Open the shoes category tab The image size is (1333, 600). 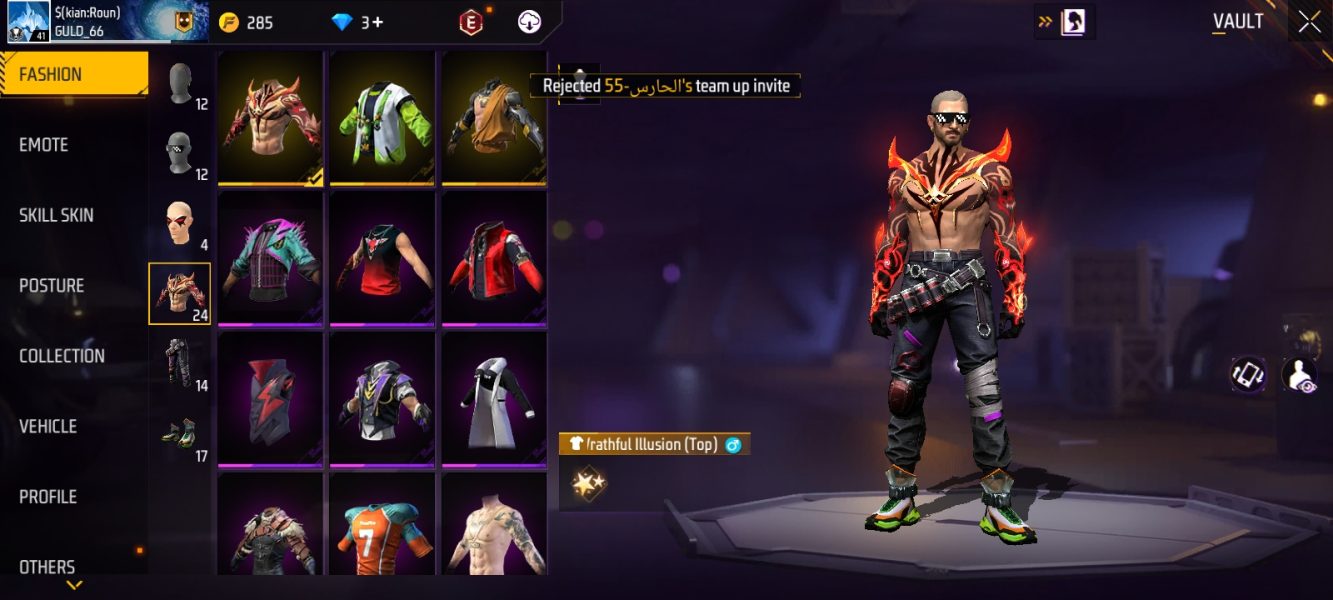[x=180, y=435]
